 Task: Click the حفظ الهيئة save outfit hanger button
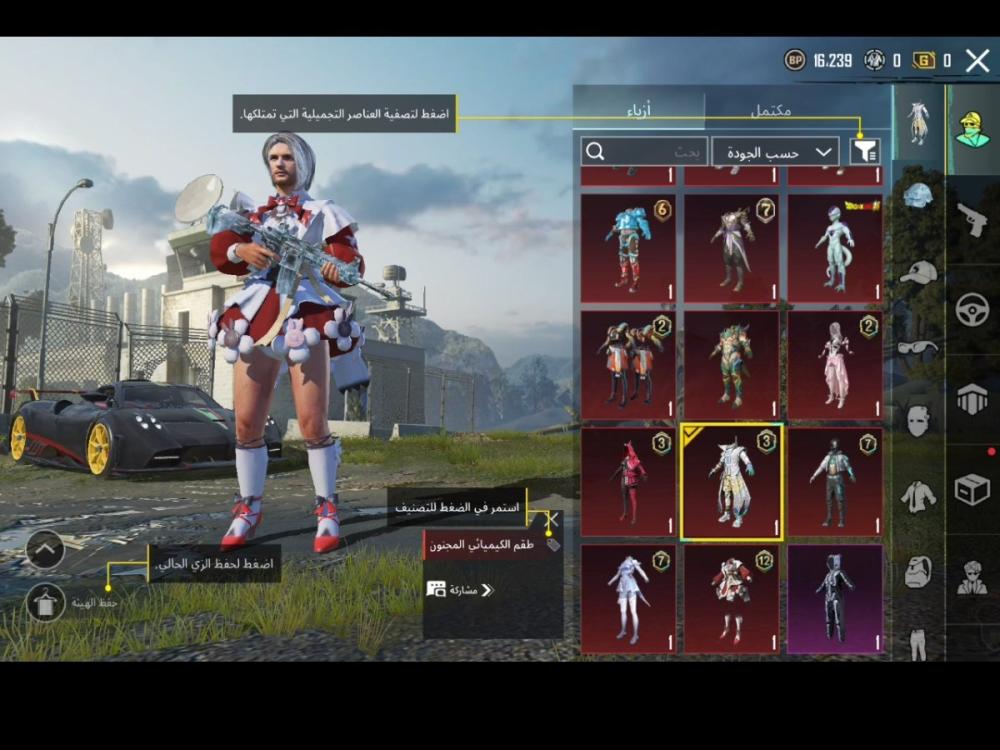(46, 602)
